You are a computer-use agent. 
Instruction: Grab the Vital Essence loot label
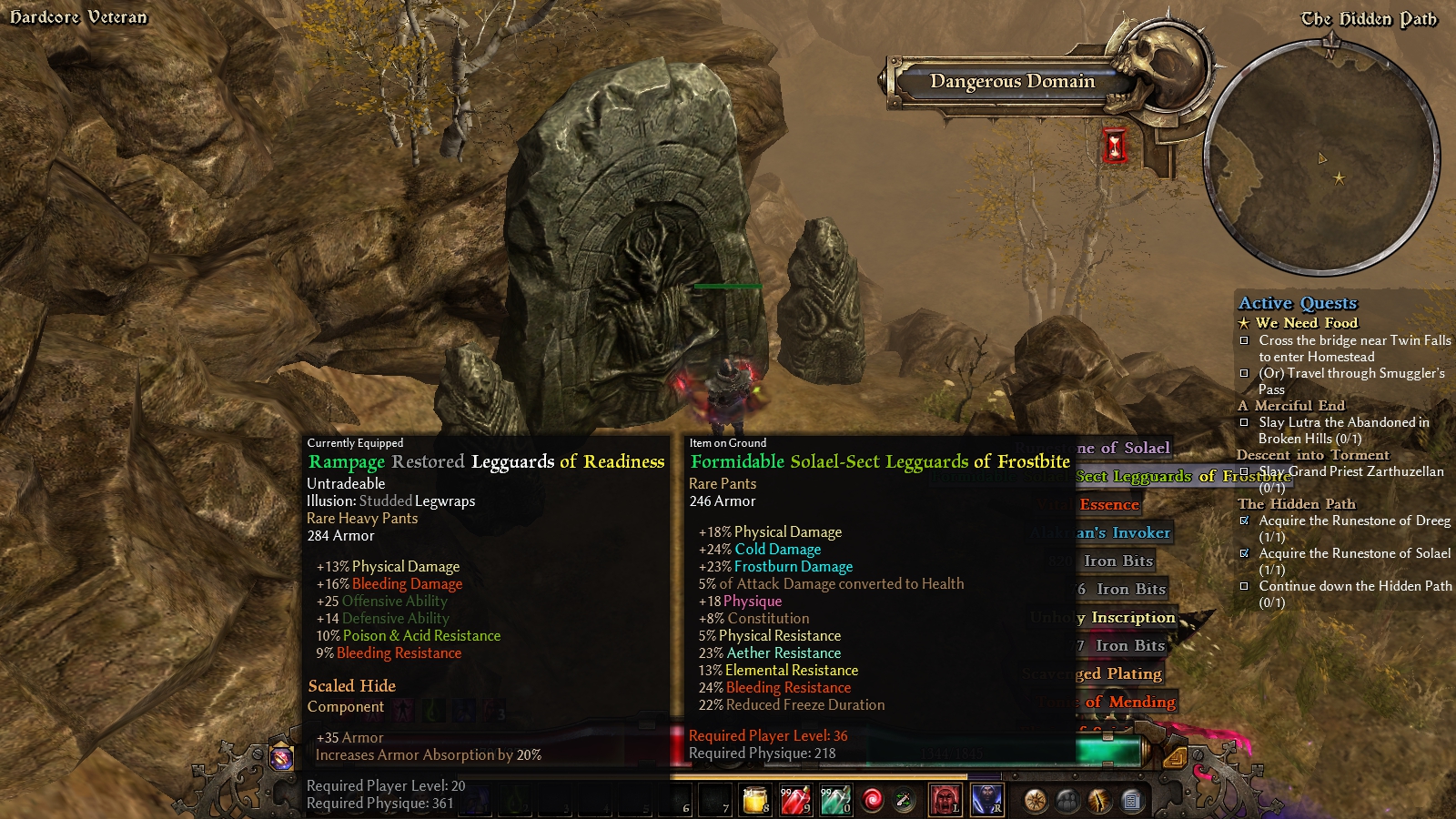[x=1108, y=504]
